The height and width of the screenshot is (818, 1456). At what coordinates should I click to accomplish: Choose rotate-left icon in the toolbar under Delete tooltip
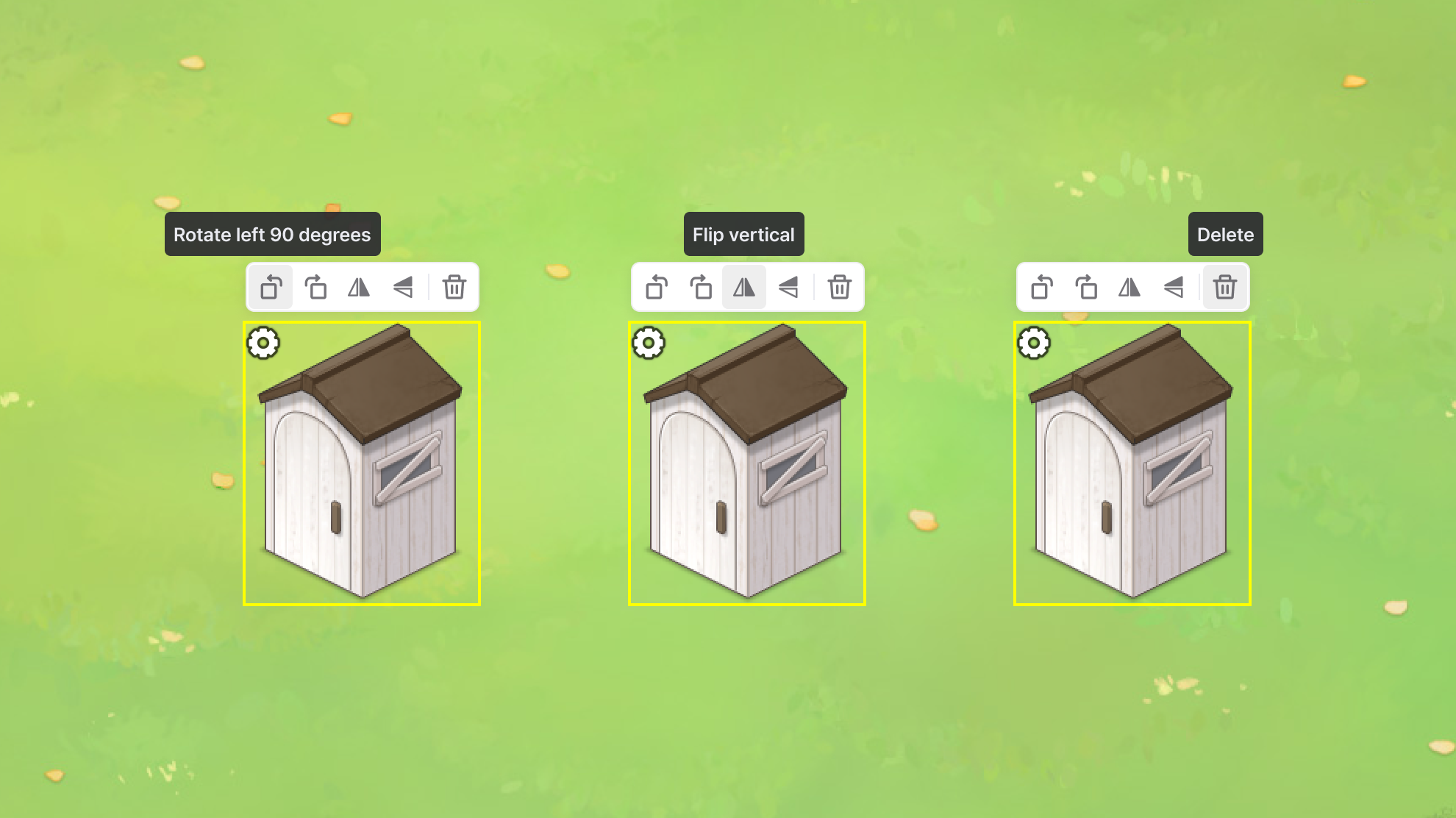click(x=1041, y=287)
